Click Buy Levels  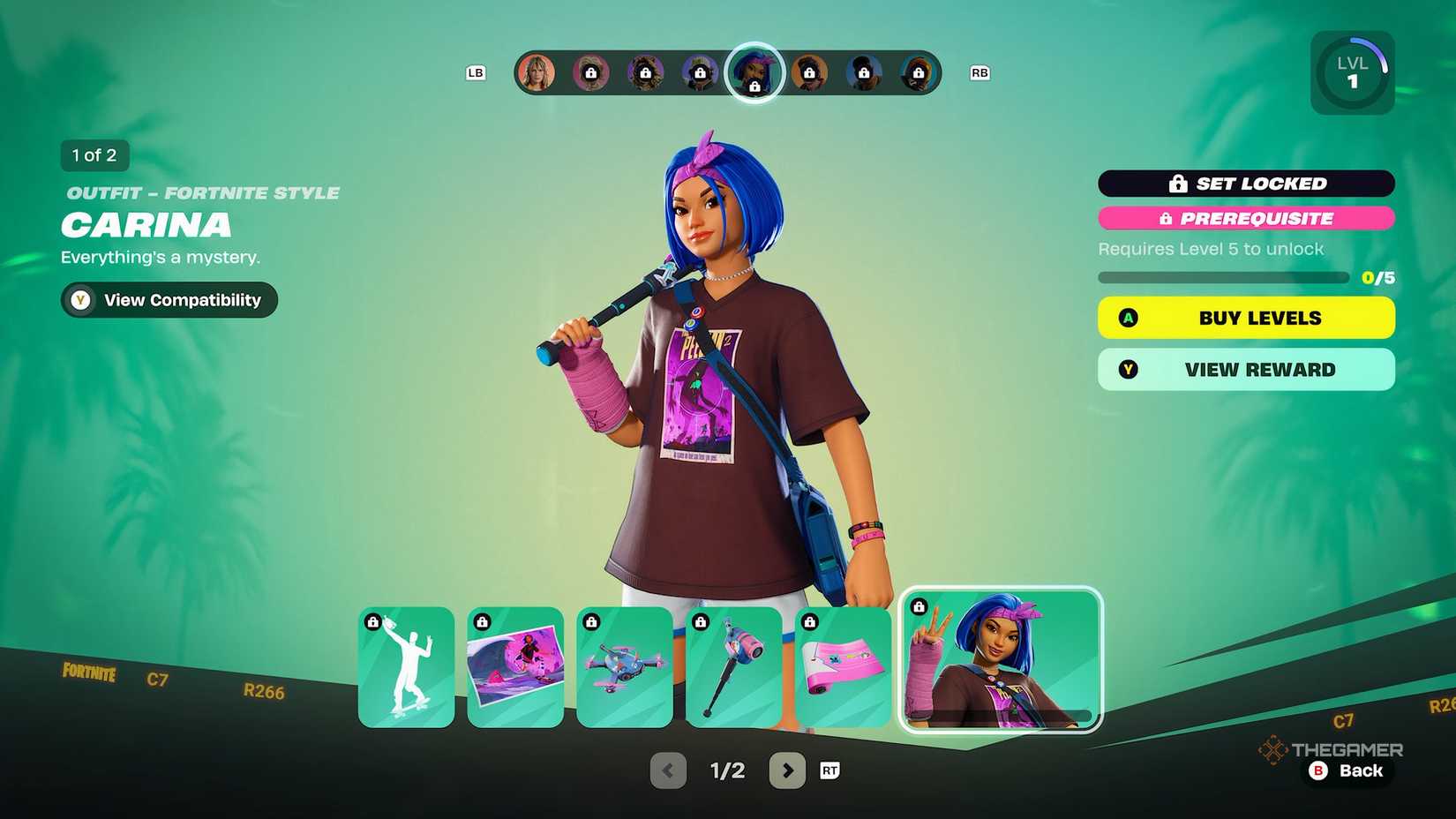(x=1245, y=318)
